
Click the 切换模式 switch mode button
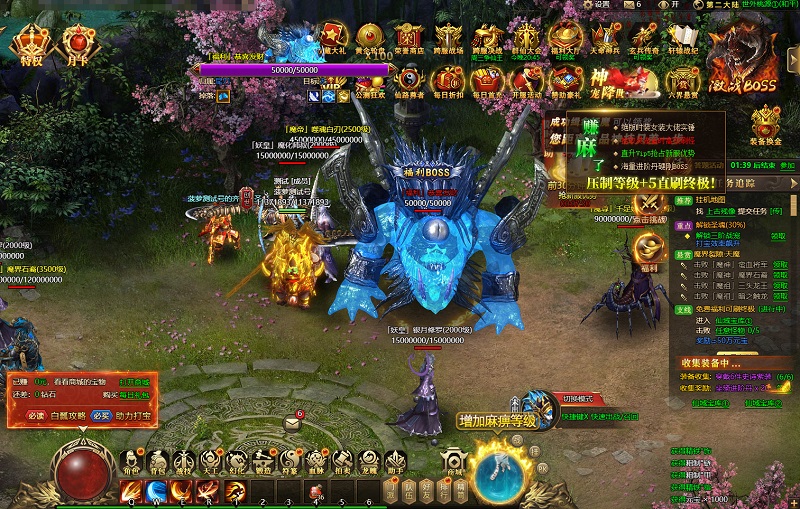click(x=577, y=397)
